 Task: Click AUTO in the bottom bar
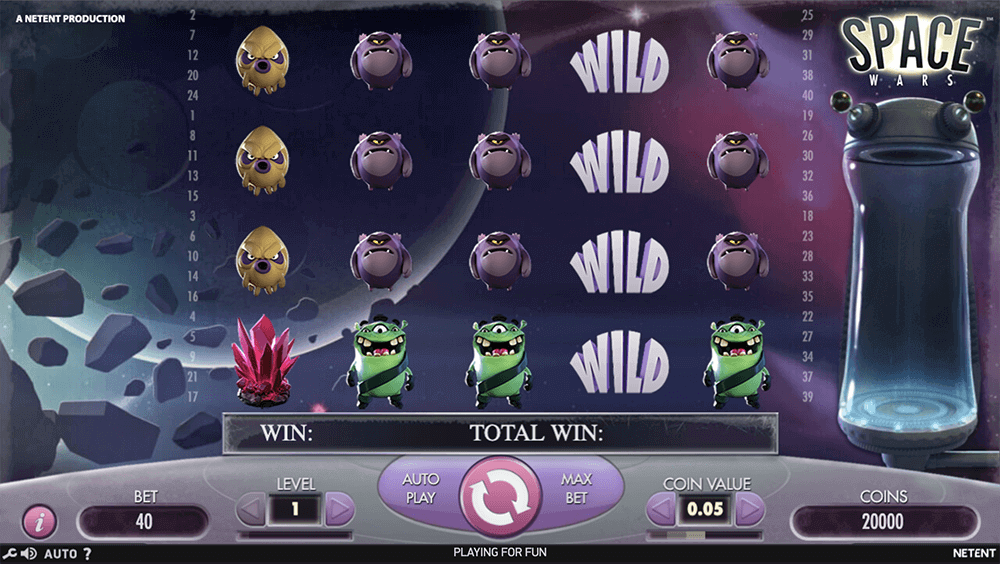coord(61,553)
